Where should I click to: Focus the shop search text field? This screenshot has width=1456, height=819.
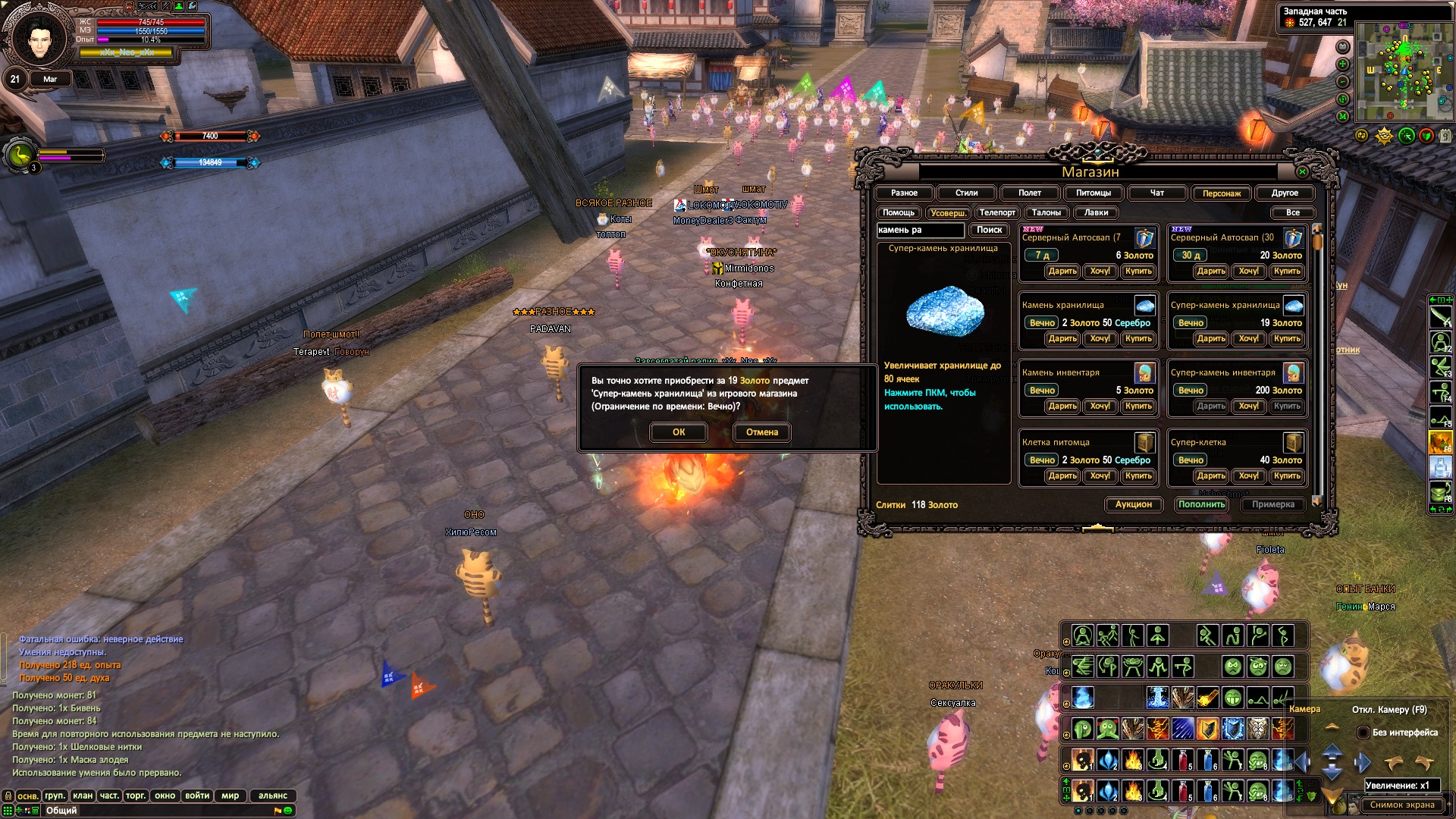[x=920, y=230]
